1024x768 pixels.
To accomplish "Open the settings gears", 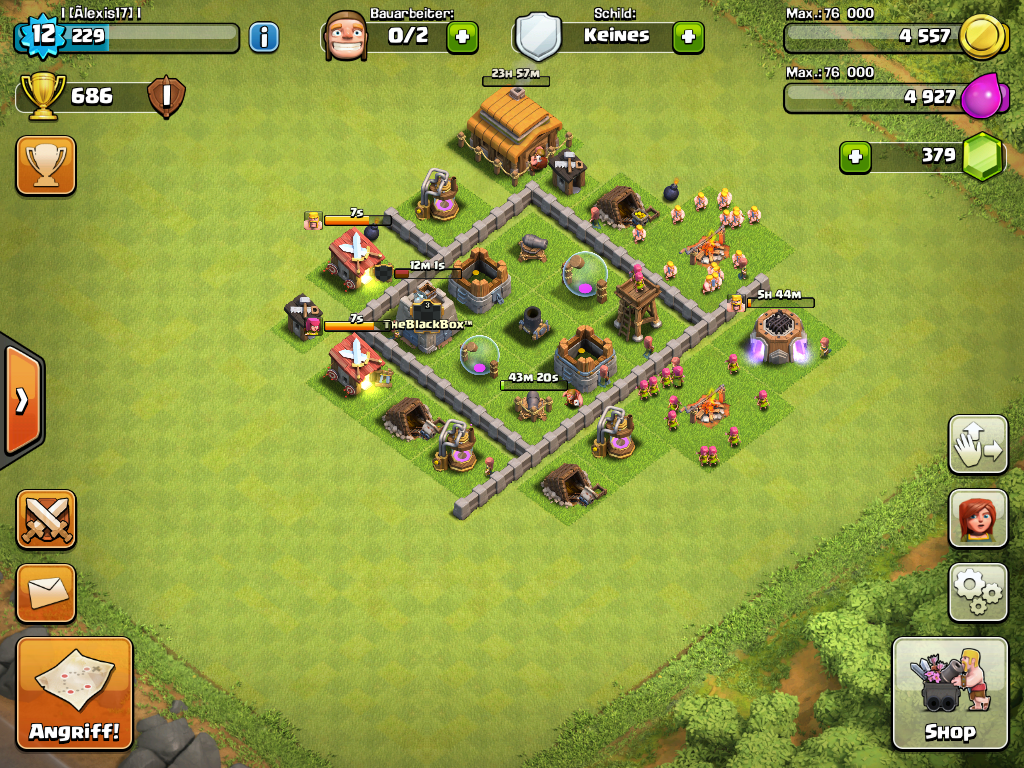I will point(978,593).
